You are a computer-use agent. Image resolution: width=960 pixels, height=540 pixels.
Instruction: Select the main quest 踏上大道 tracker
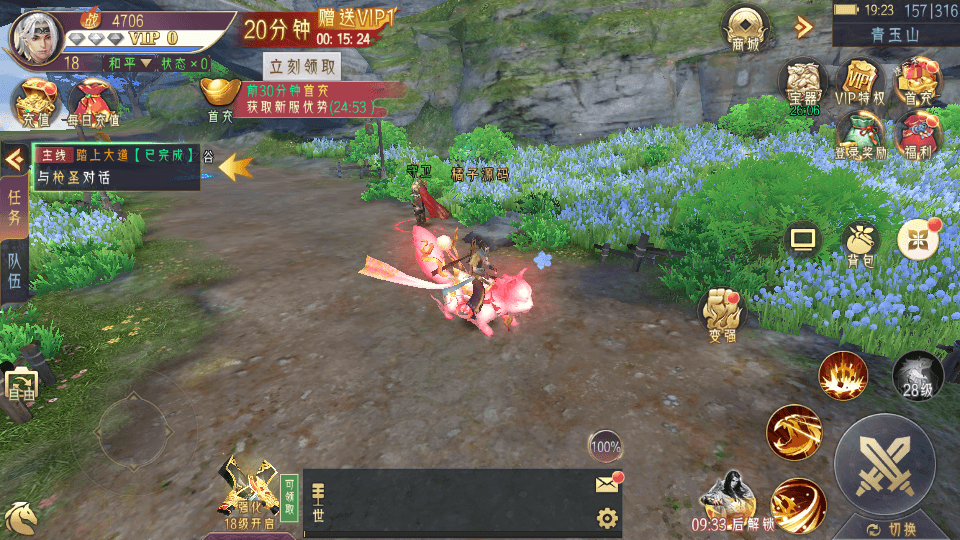(x=115, y=166)
